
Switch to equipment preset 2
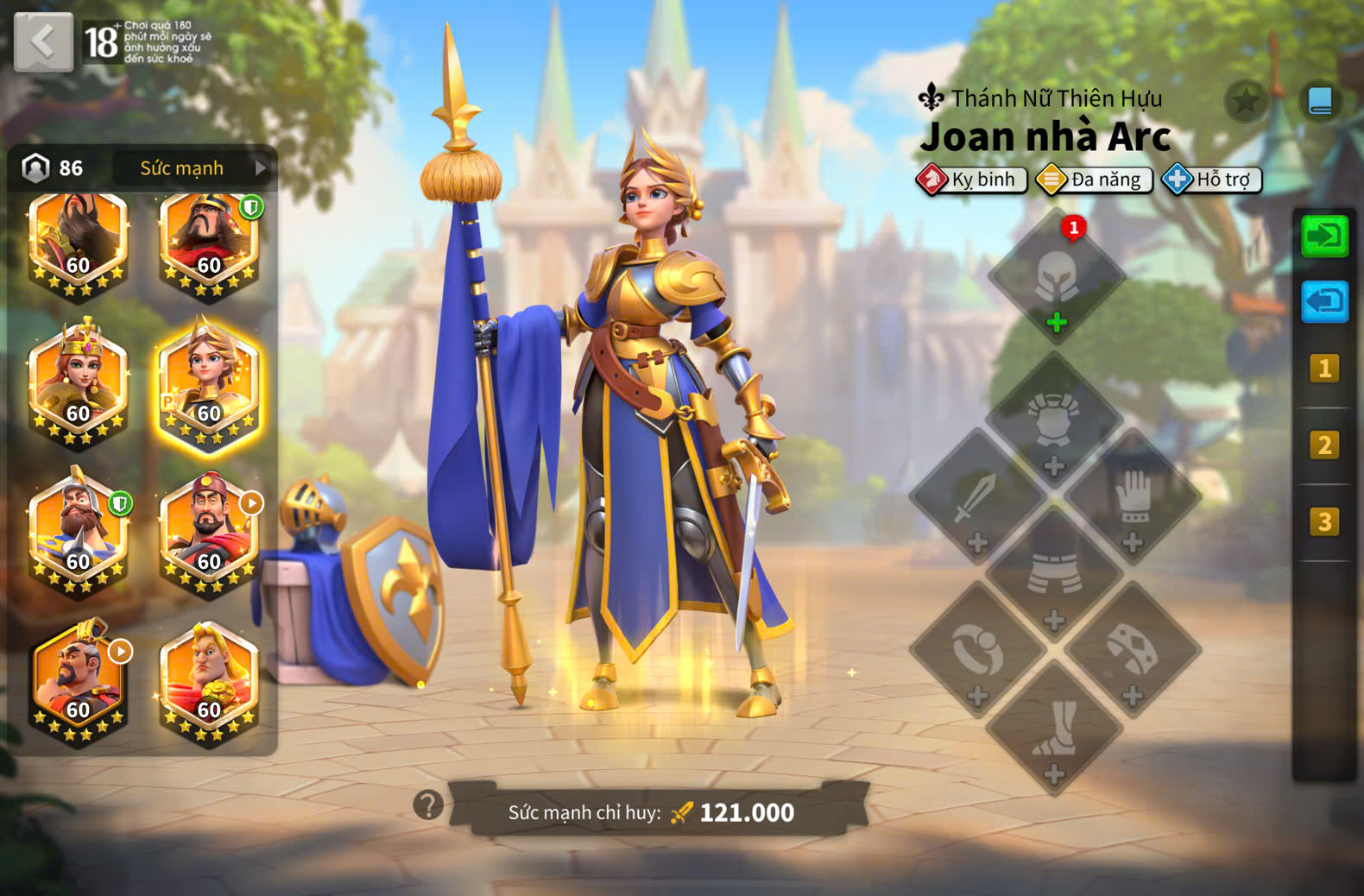(x=1324, y=445)
